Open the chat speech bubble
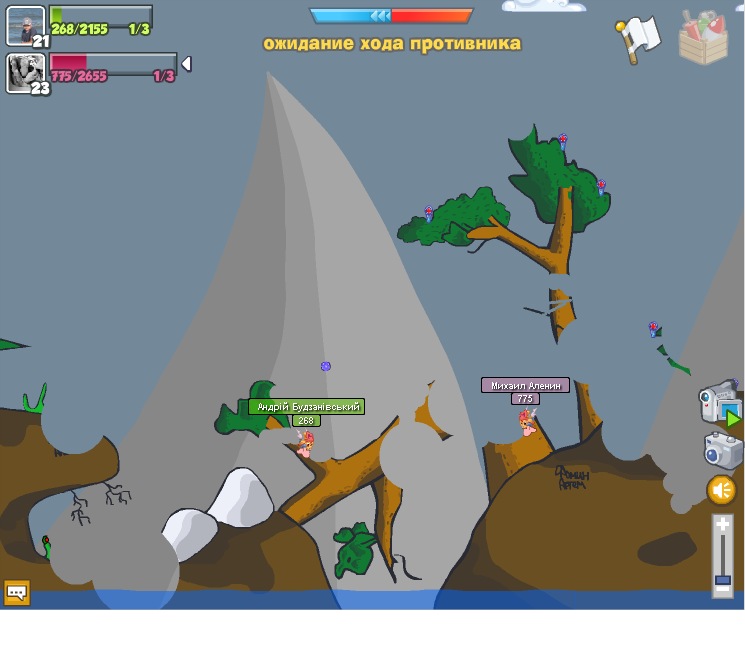 17,592
